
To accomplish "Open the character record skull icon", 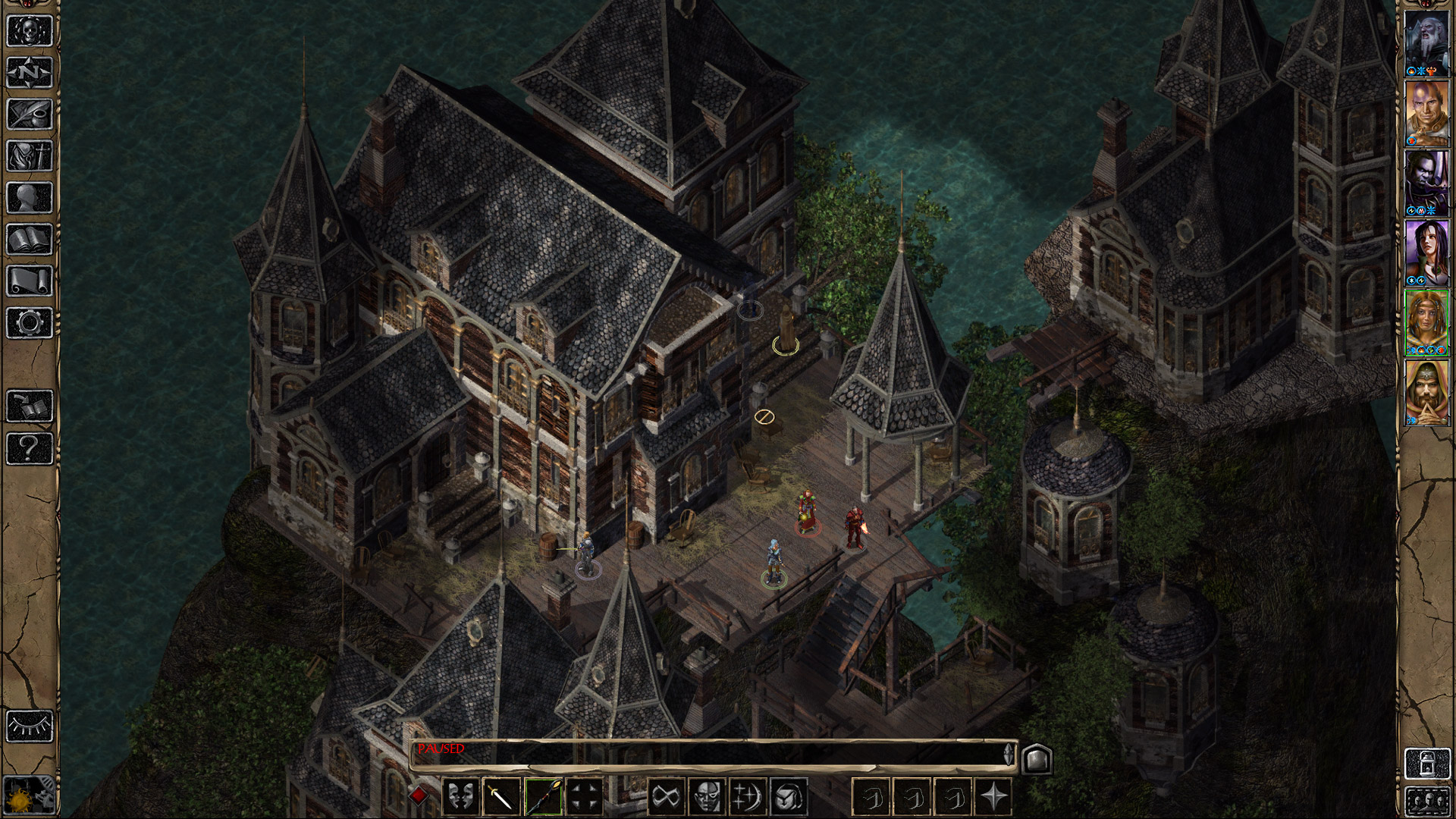I will pos(29,29).
